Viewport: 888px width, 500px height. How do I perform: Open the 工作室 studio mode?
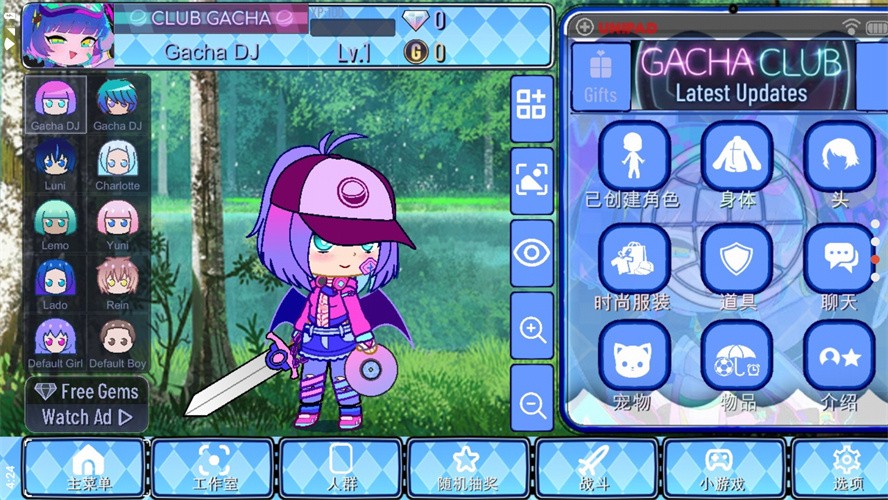[x=213, y=467]
